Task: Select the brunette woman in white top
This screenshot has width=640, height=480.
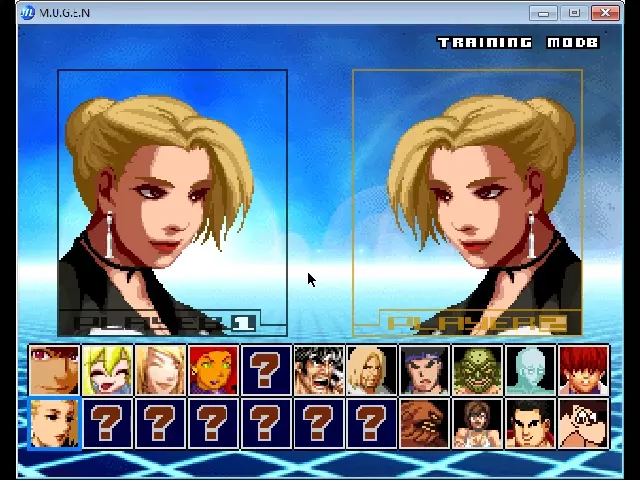Action: (477, 423)
